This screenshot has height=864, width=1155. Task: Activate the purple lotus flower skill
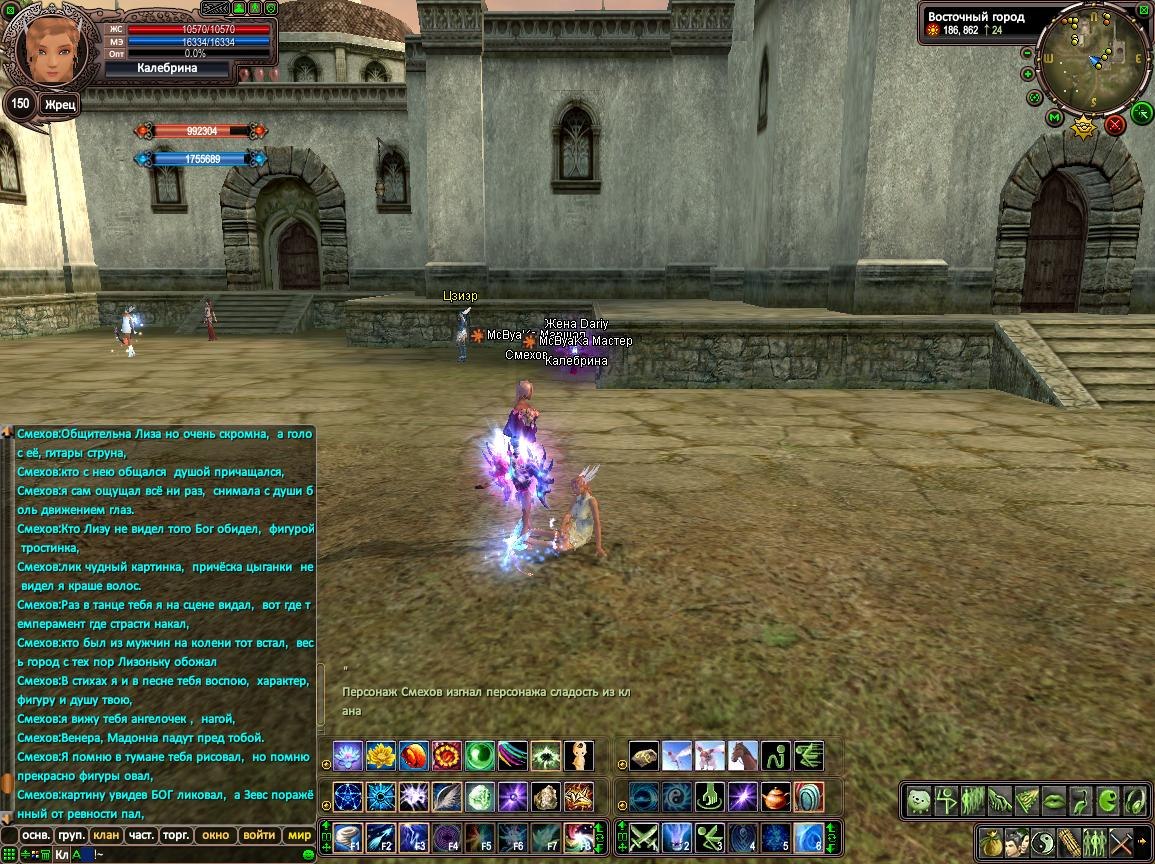pos(347,755)
